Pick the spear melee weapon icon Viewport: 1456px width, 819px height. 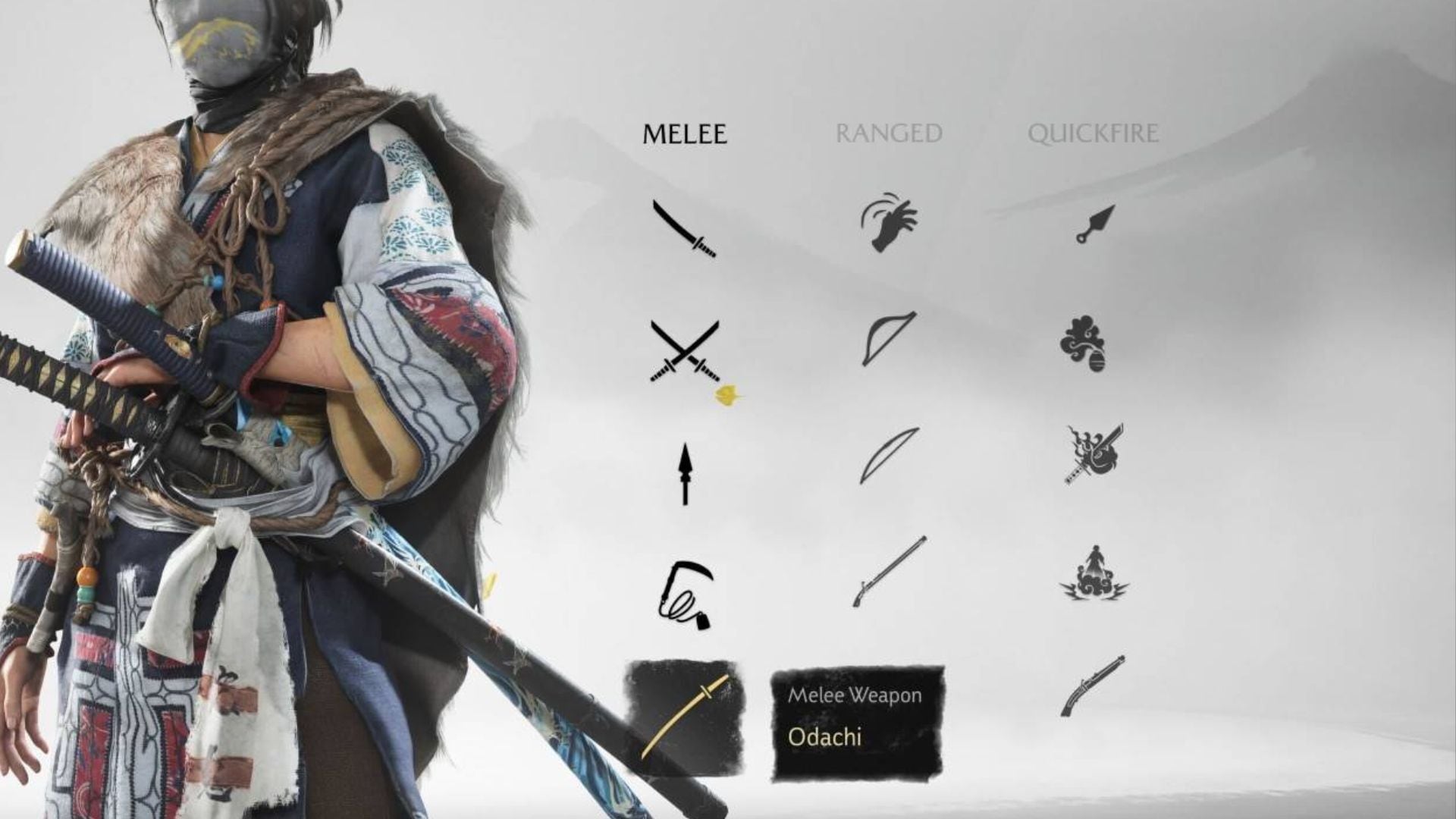[x=686, y=474]
